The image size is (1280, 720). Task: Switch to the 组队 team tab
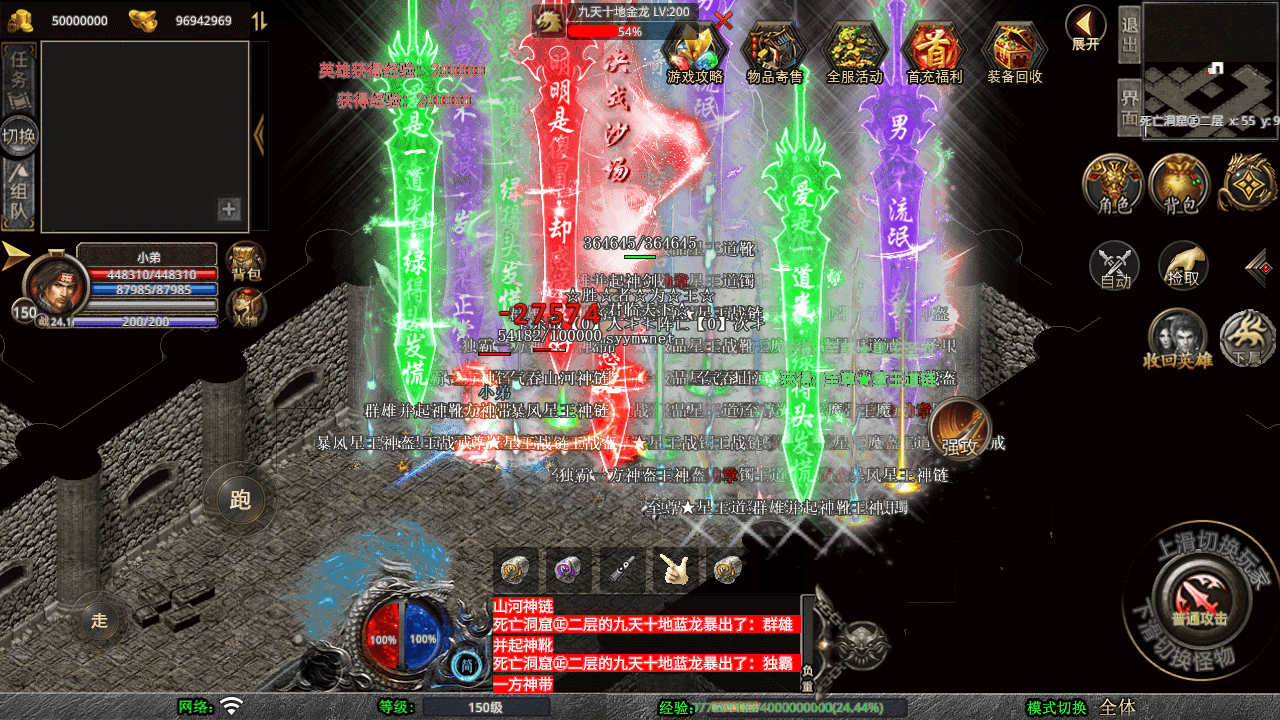pyautogui.click(x=19, y=195)
